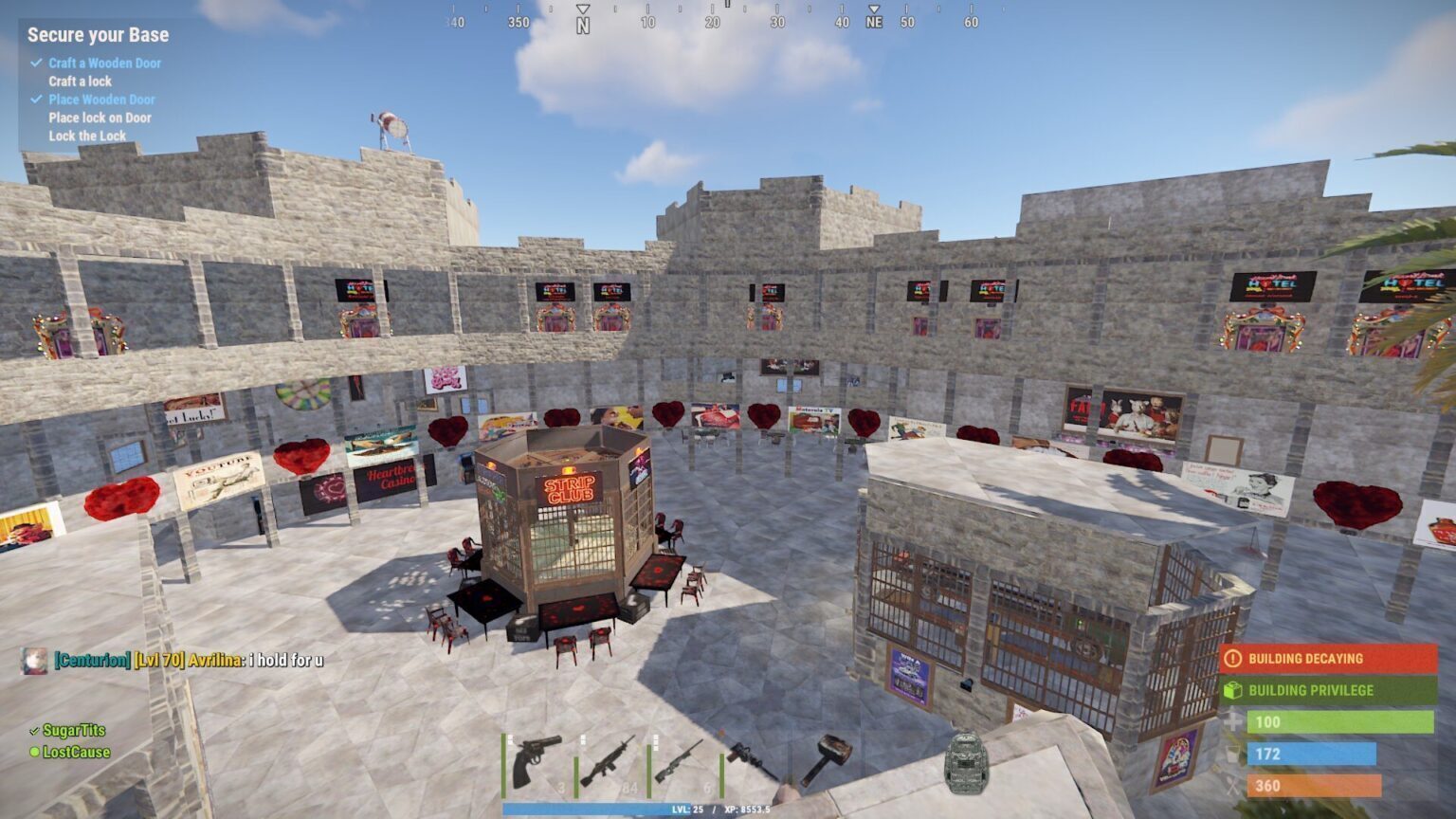Select the Craft a lock objective
The image size is (1456, 819).
tap(80, 82)
